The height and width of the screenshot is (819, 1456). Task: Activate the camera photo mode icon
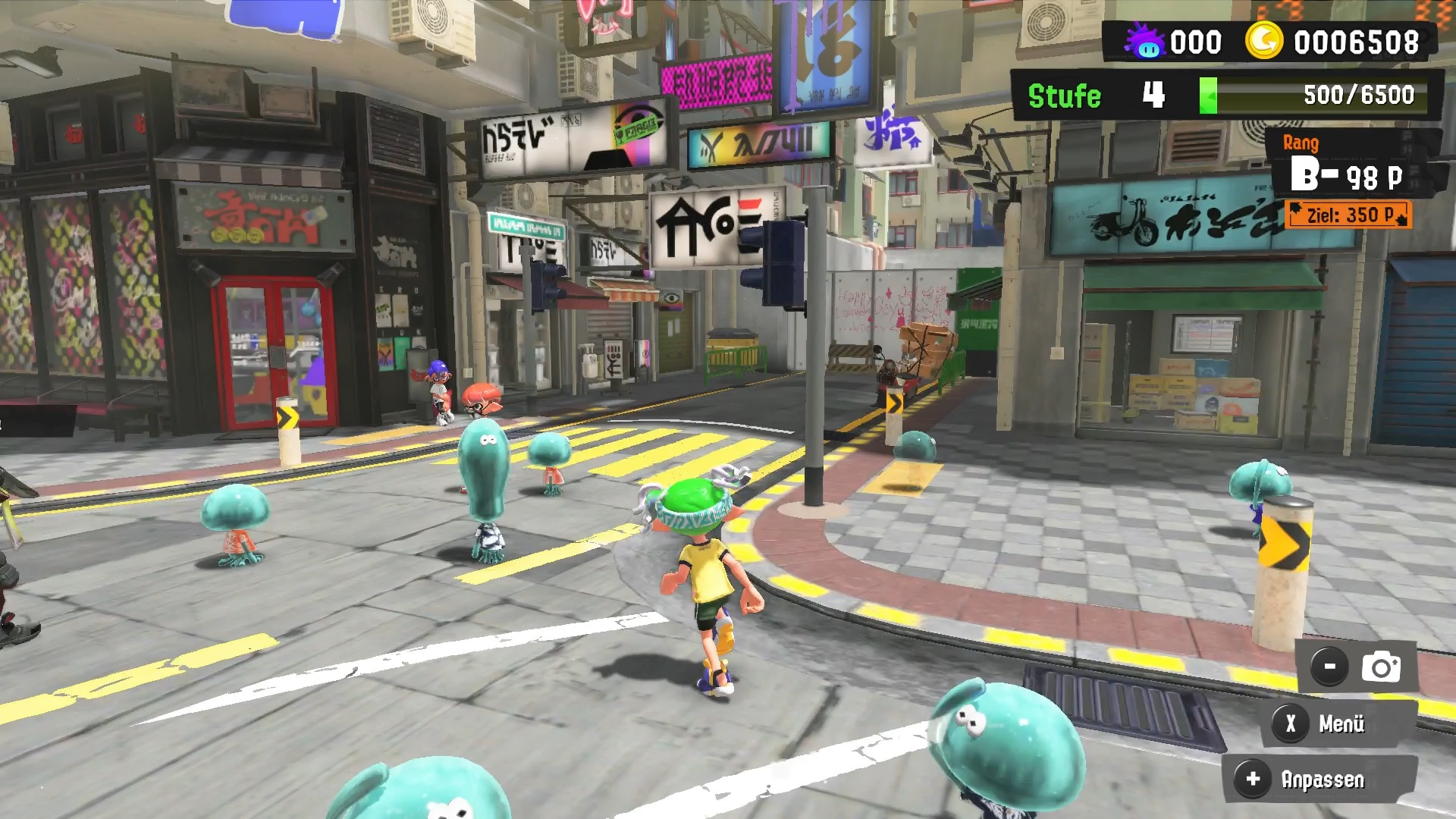pyautogui.click(x=1380, y=667)
